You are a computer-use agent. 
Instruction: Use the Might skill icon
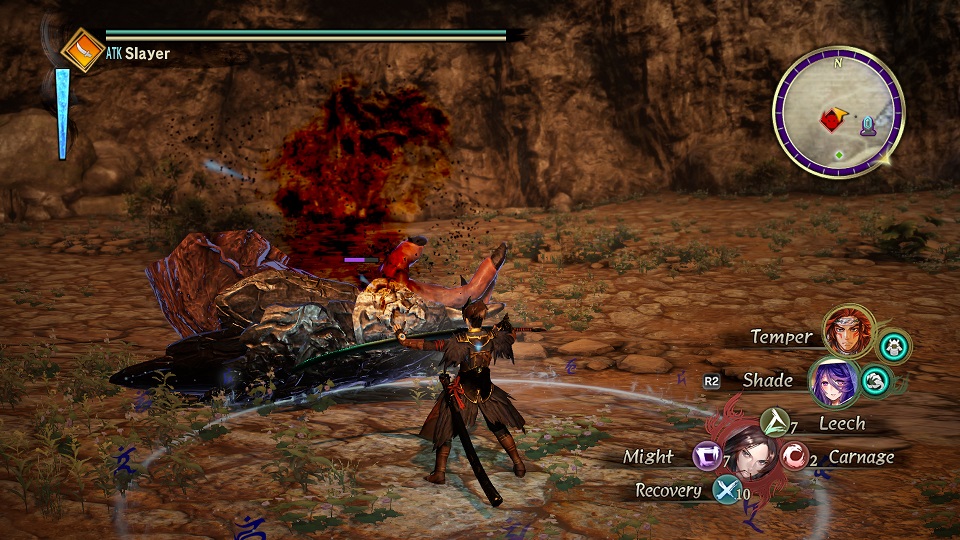pos(706,457)
